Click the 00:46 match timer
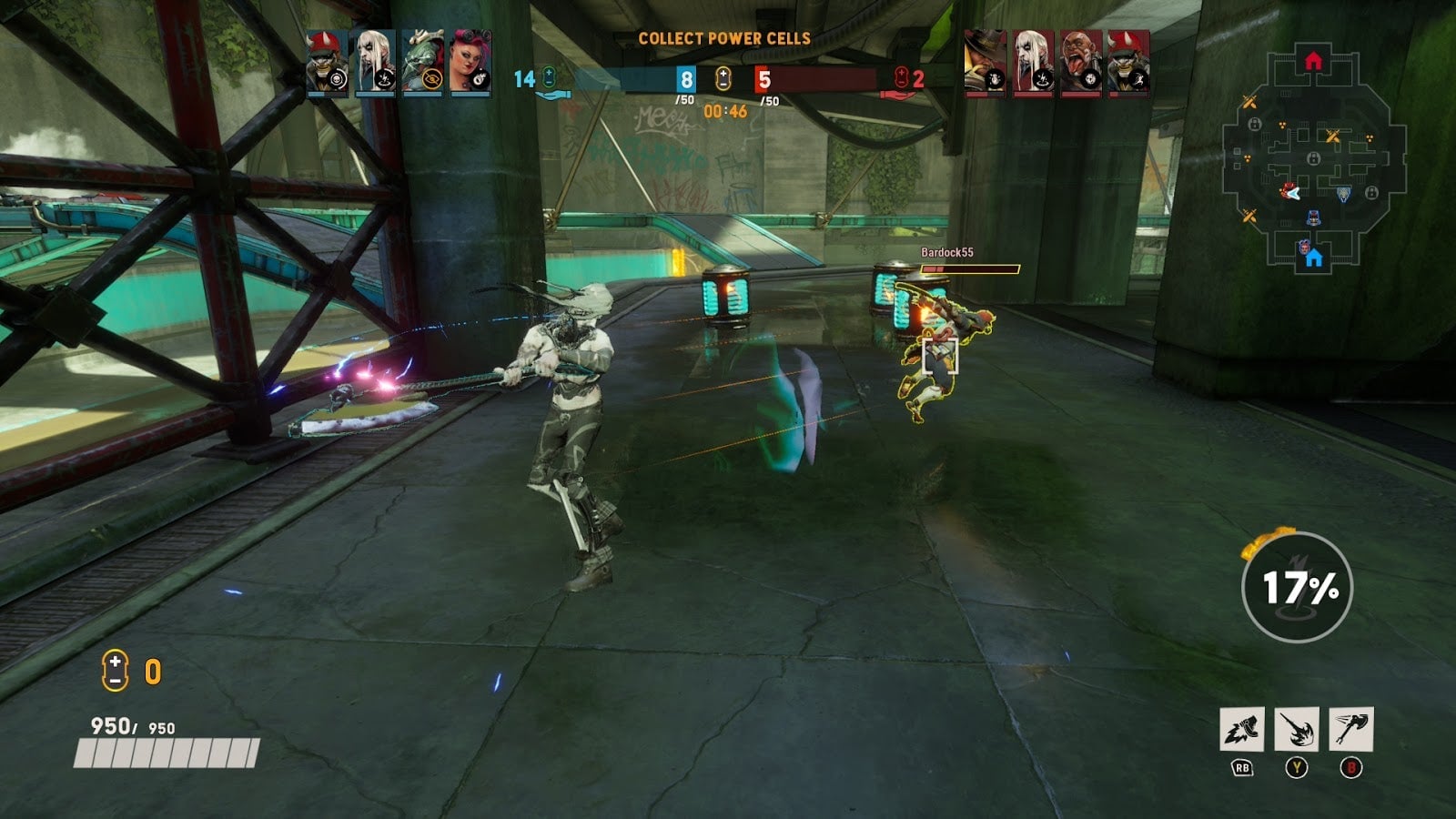The width and height of the screenshot is (1456, 819). coord(725,109)
